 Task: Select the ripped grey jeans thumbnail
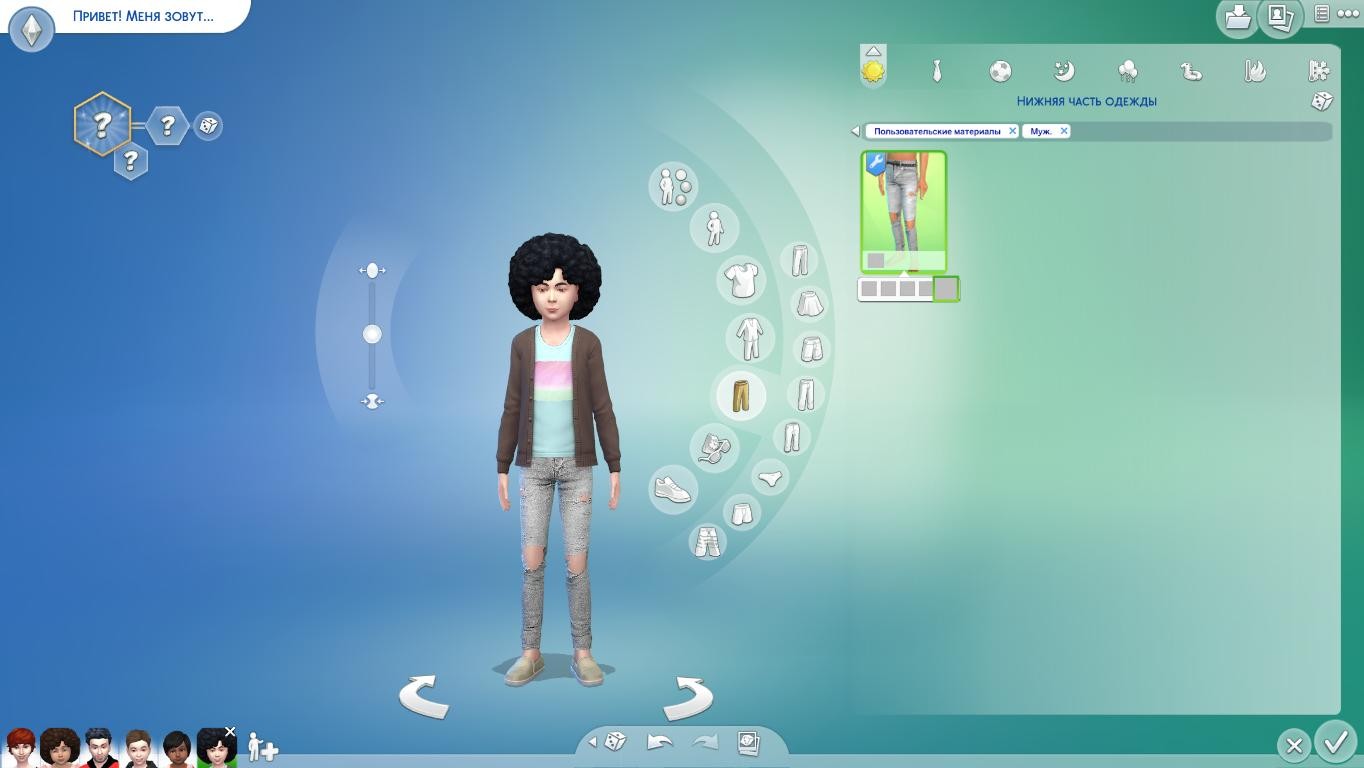(903, 211)
